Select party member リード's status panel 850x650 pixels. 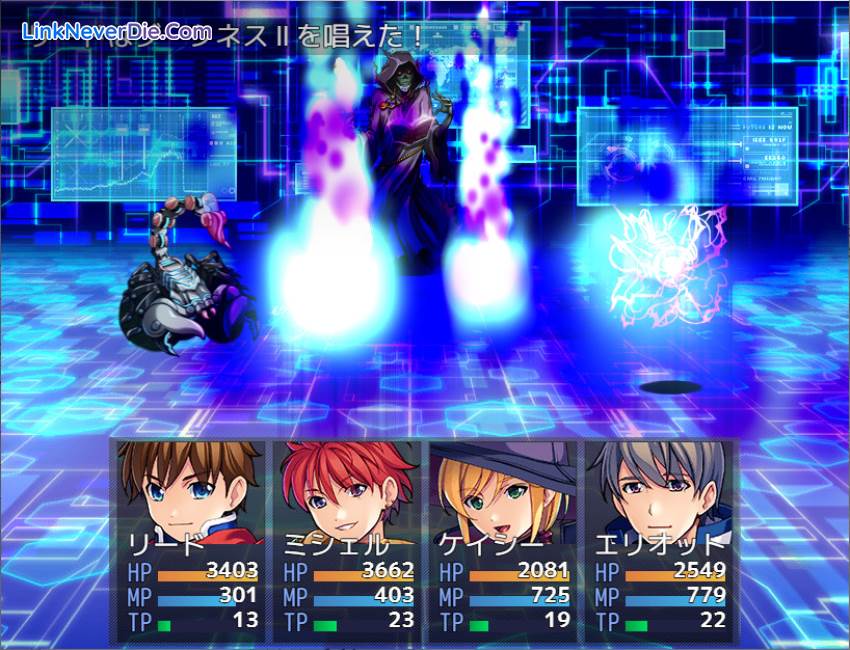[x=189, y=540]
